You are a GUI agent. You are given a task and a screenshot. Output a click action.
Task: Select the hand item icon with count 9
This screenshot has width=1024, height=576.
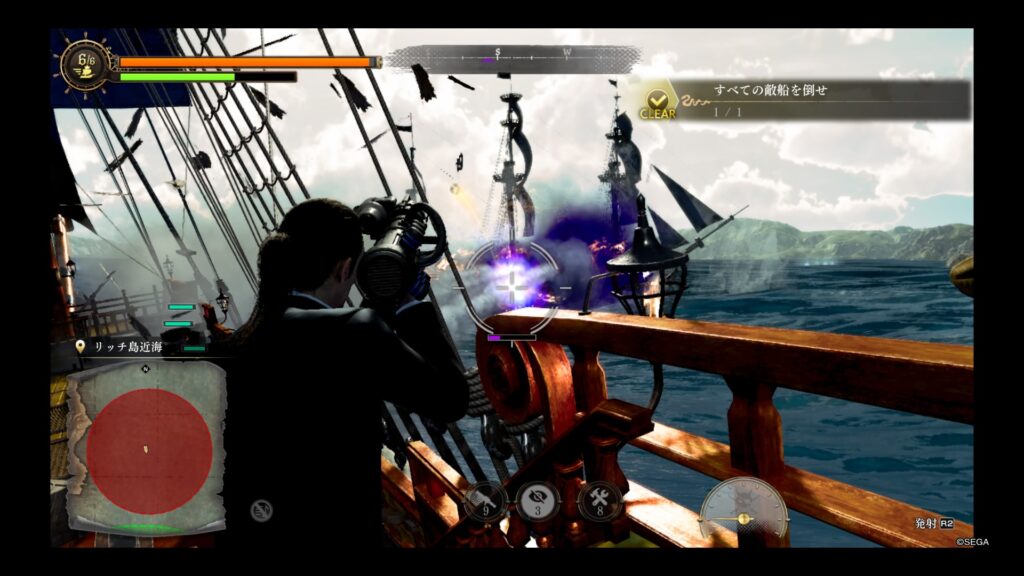tap(484, 501)
